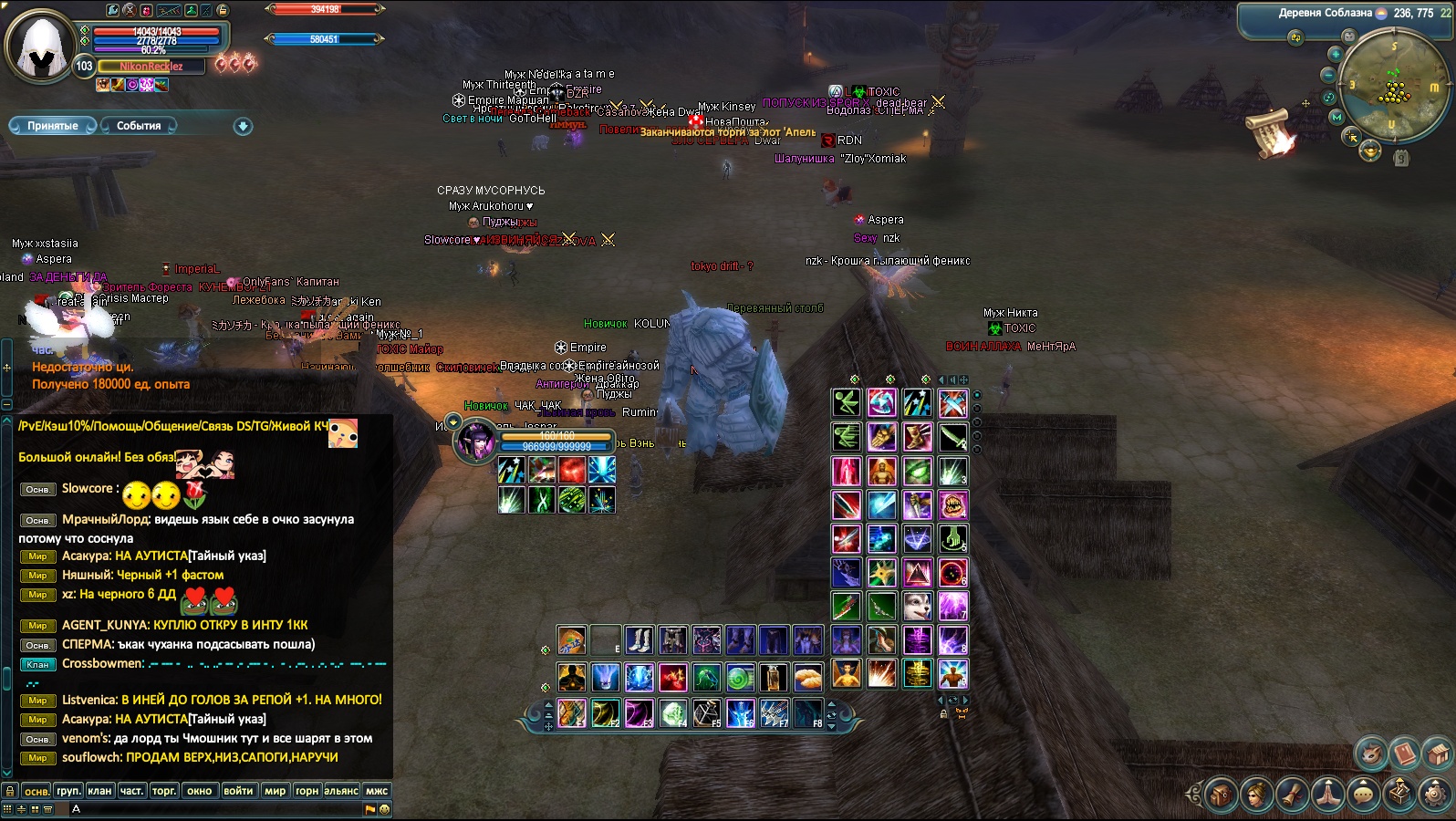Open the chat emoji smiley picker
This screenshot has width=1456, height=821.
384,809
